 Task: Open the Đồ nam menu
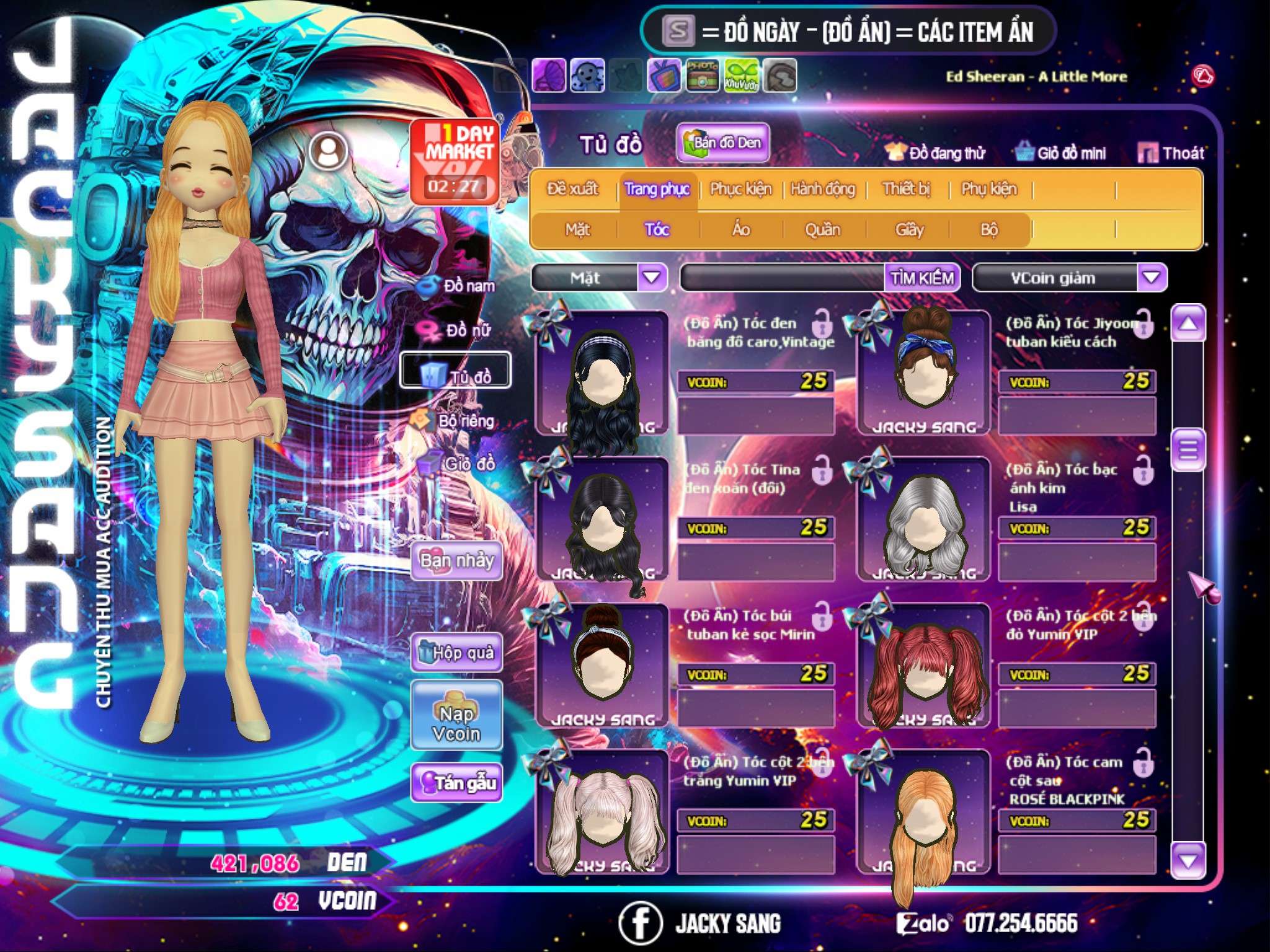tap(458, 286)
